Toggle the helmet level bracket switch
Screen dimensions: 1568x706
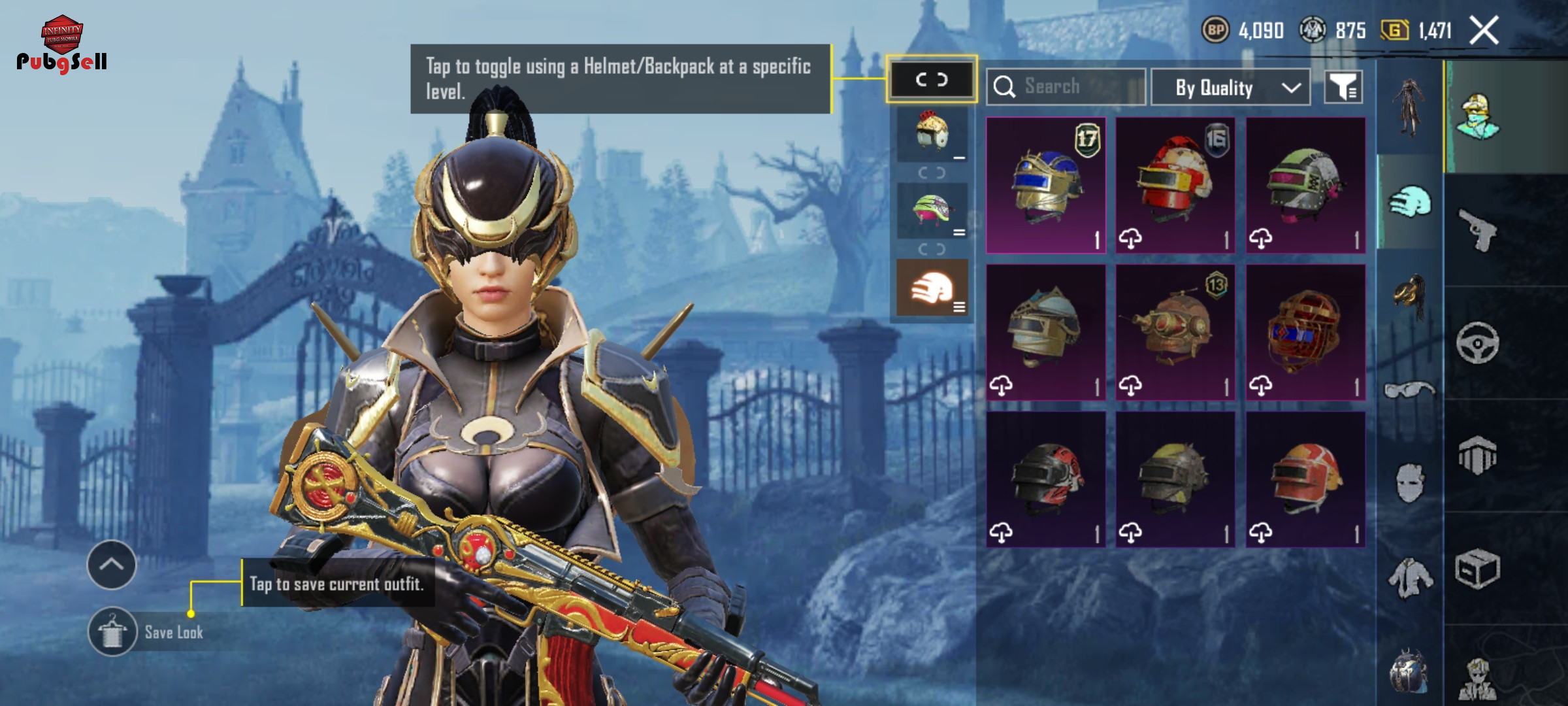pyautogui.click(x=931, y=80)
